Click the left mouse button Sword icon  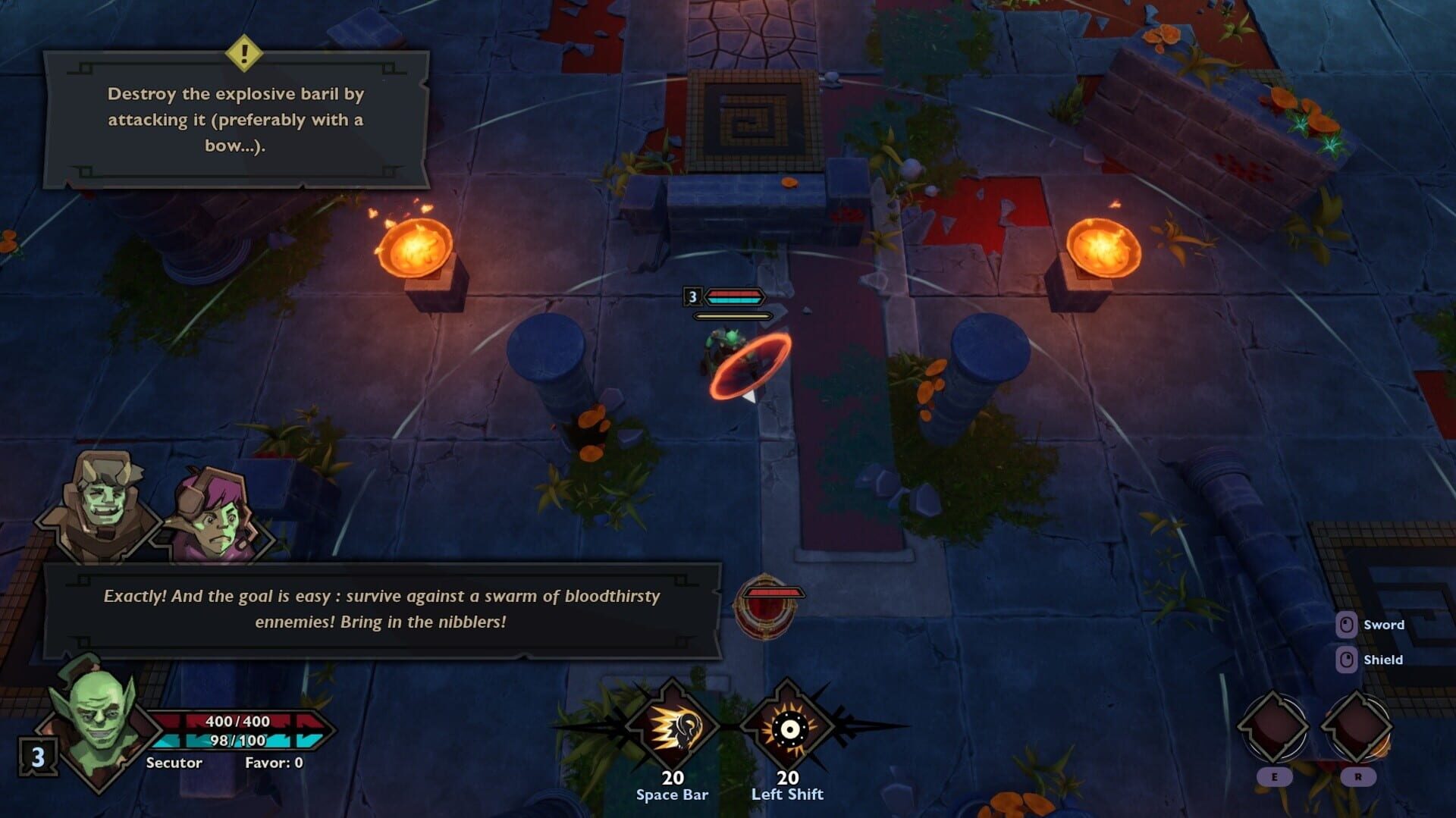point(1346,625)
